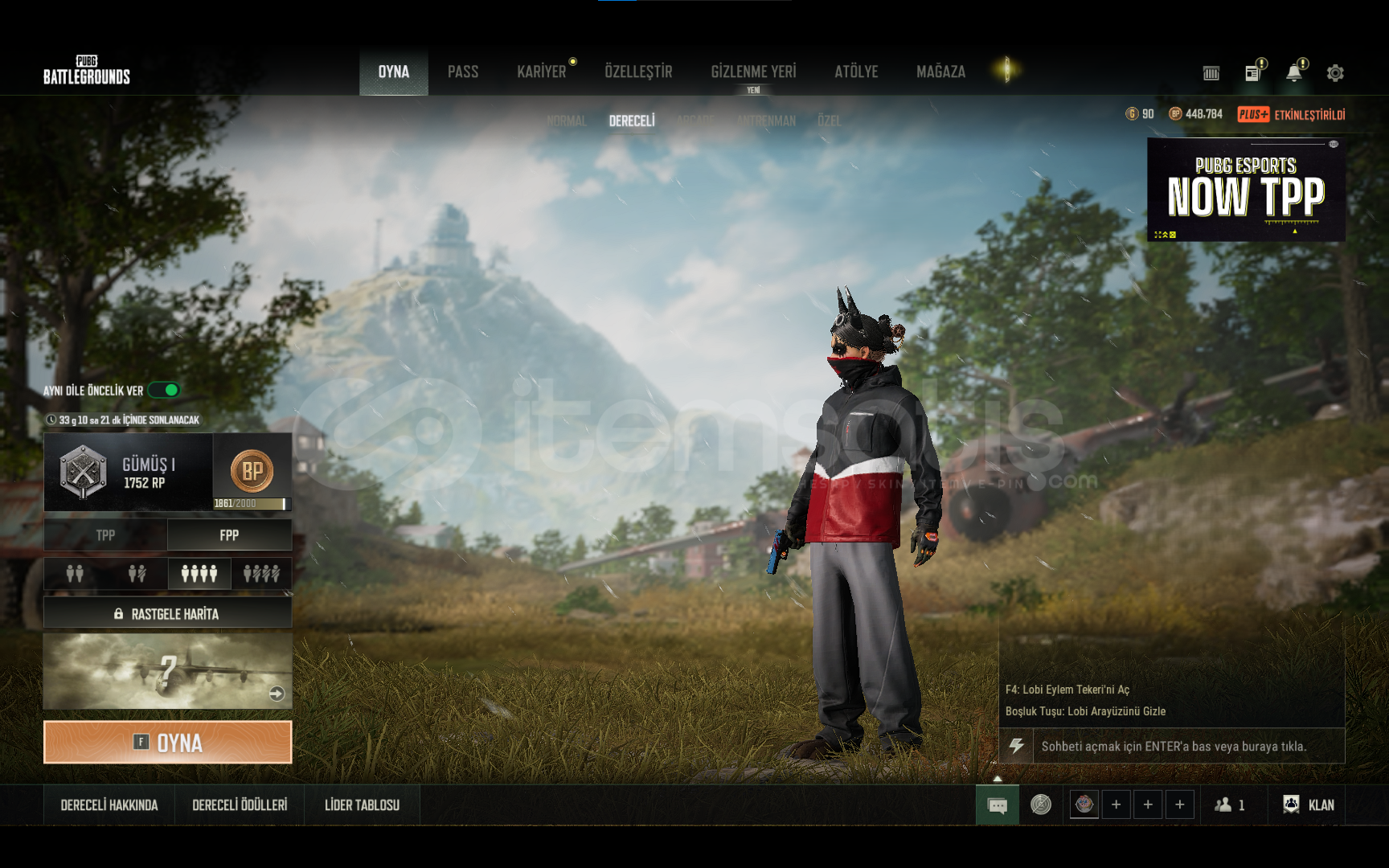Go to the MAĞAZA store tab
This screenshot has width=1389, height=868.
940,72
